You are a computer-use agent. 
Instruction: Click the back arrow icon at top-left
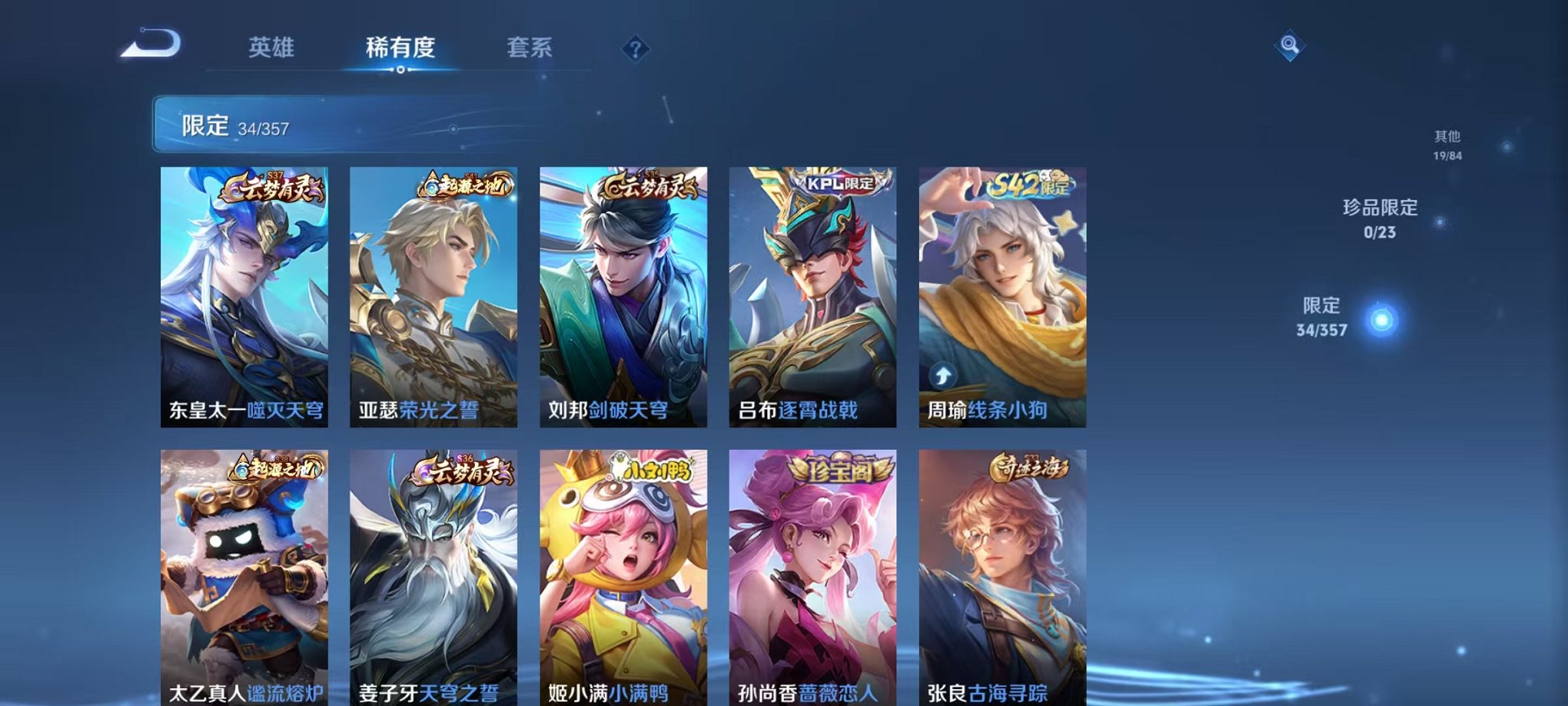(x=151, y=45)
